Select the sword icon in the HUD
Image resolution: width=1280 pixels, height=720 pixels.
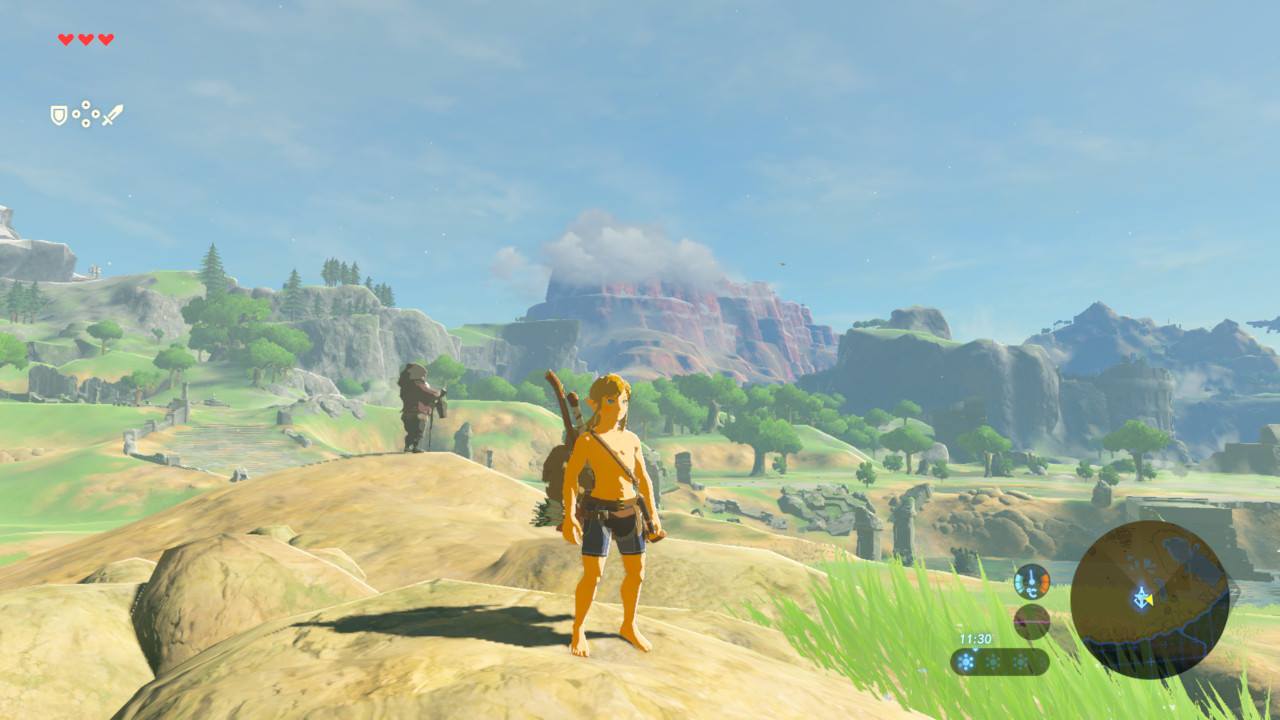112,113
